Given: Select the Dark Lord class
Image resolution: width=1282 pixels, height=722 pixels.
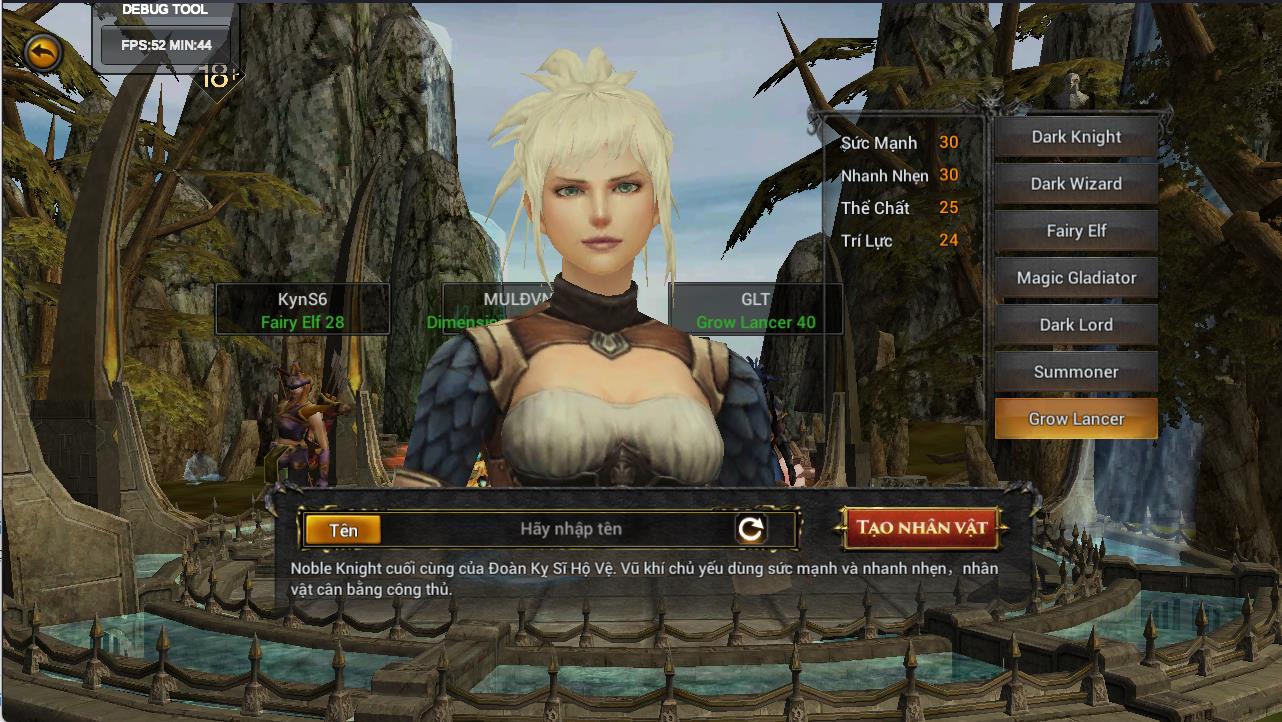Looking at the screenshot, I should pos(1076,324).
